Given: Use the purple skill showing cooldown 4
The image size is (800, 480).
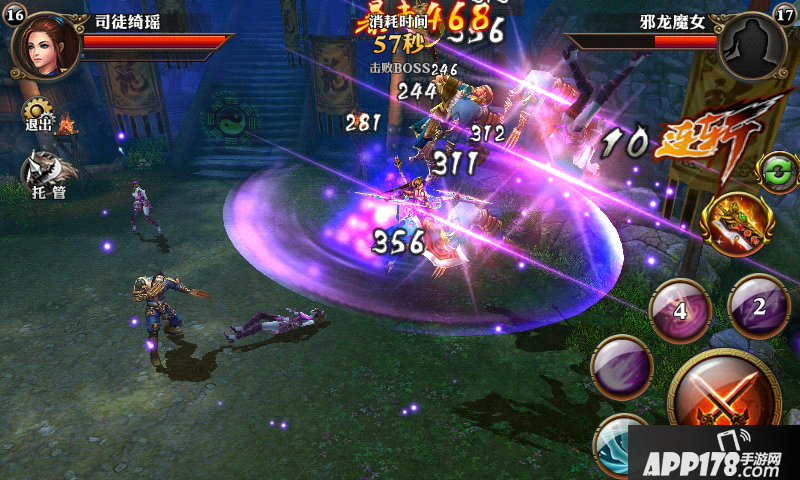Looking at the screenshot, I should coord(681,310).
